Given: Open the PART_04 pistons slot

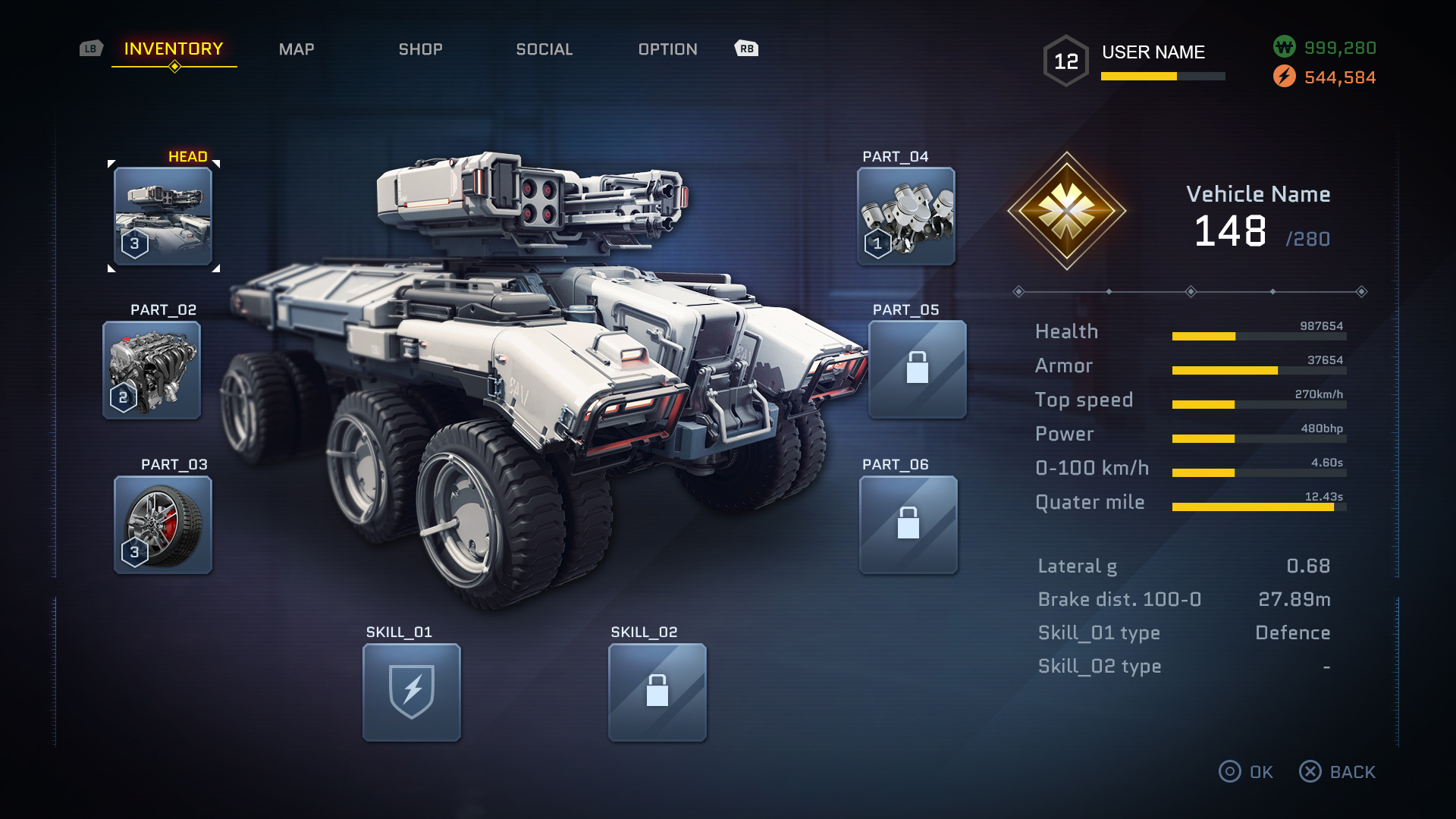Looking at the screenshot, I should click(906, 216).
